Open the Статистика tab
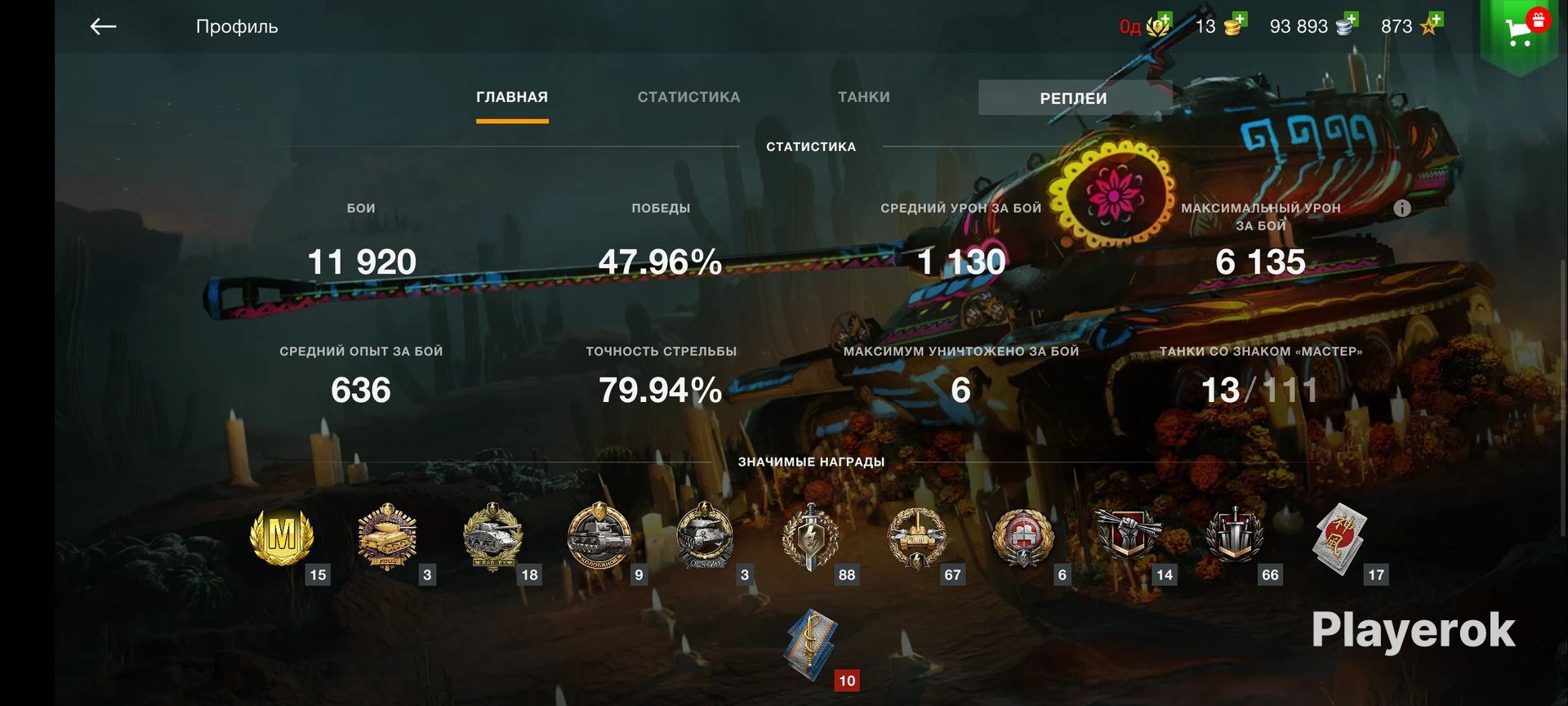The height and width of the screenshot is (706, 1568). click(688, 97)
